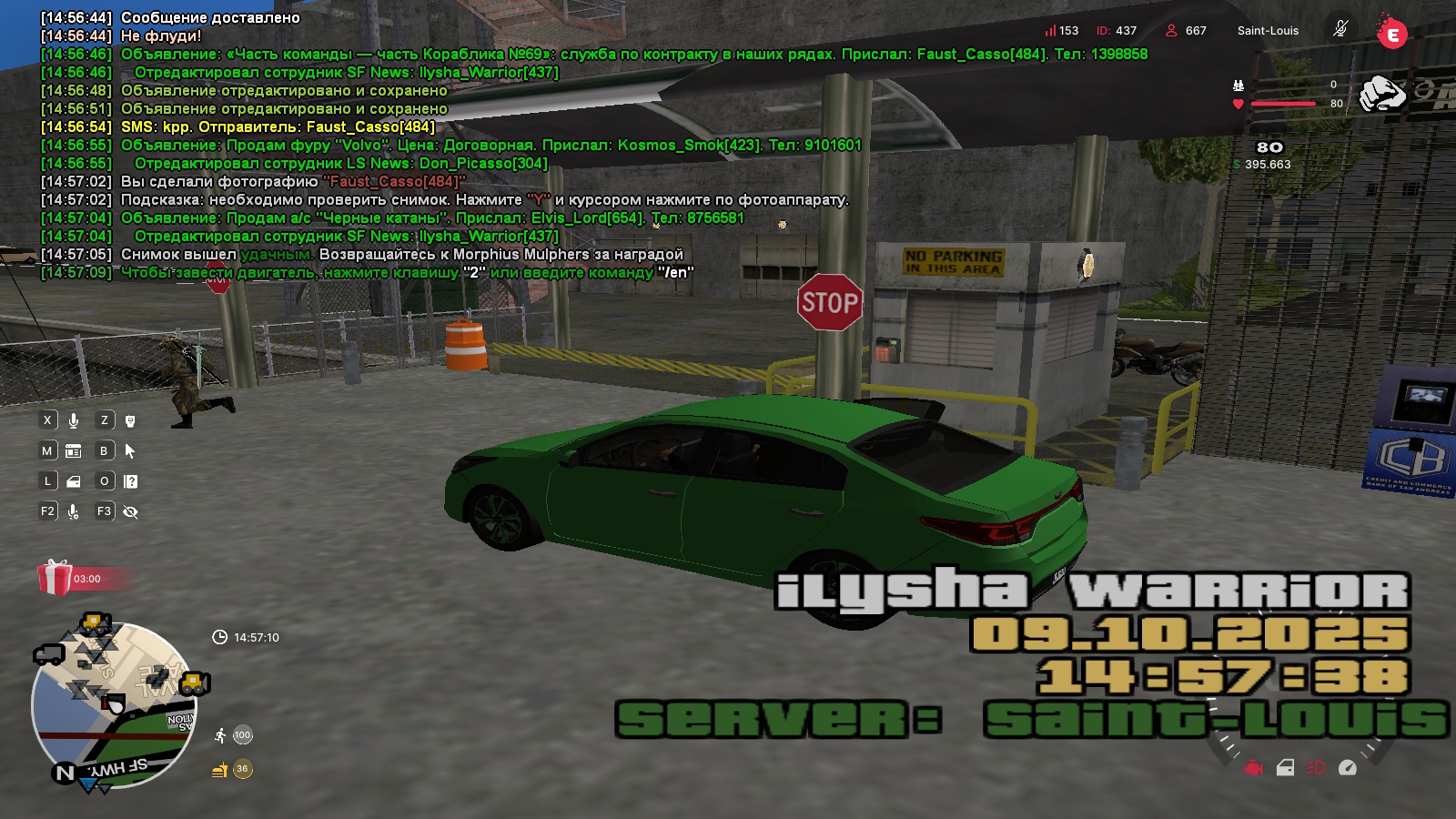Click the speedometer gauge icon
This screenshot has width=1456, height=819.
1348,768
